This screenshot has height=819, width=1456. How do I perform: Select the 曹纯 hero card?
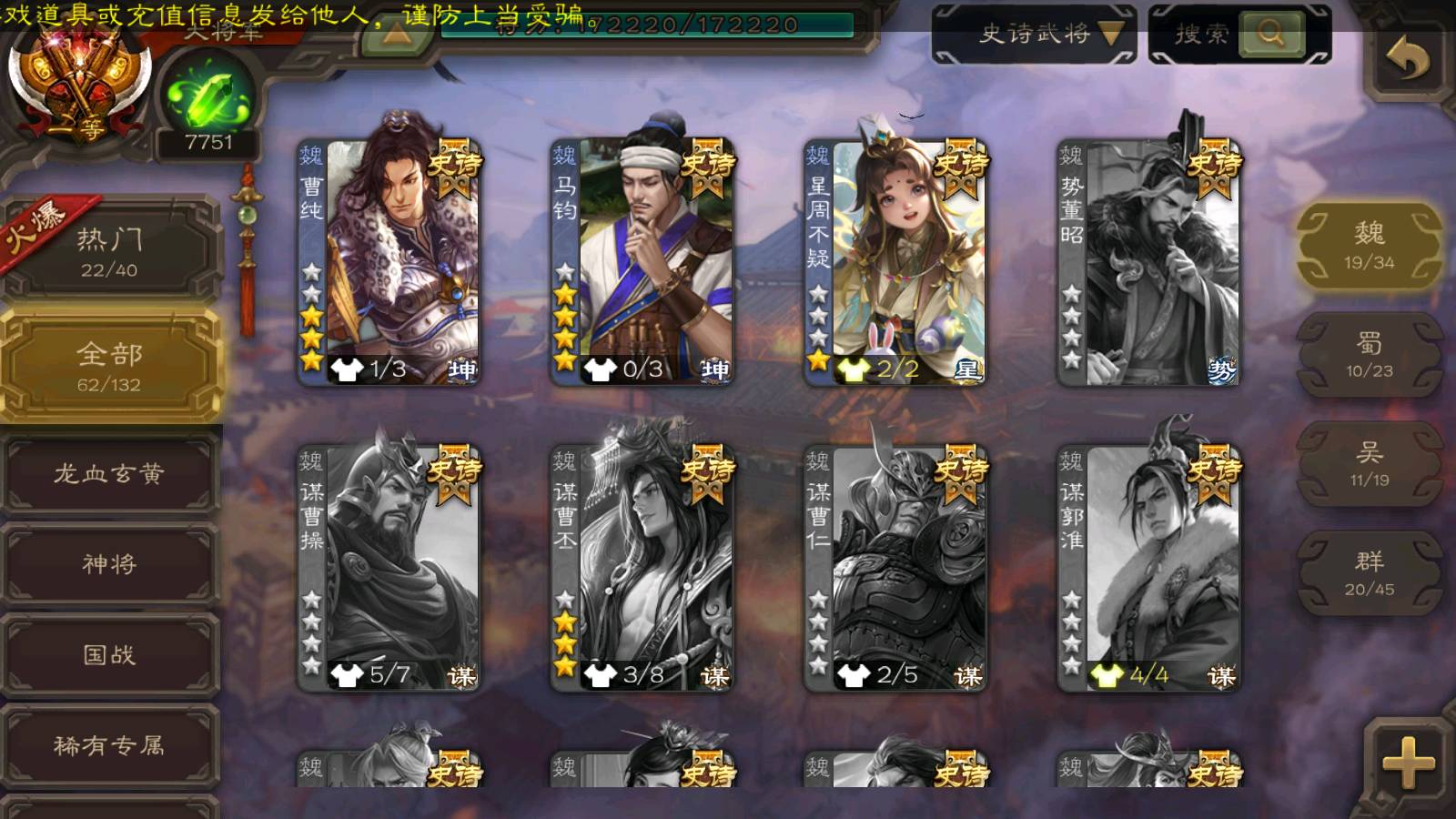click(389, 259)
